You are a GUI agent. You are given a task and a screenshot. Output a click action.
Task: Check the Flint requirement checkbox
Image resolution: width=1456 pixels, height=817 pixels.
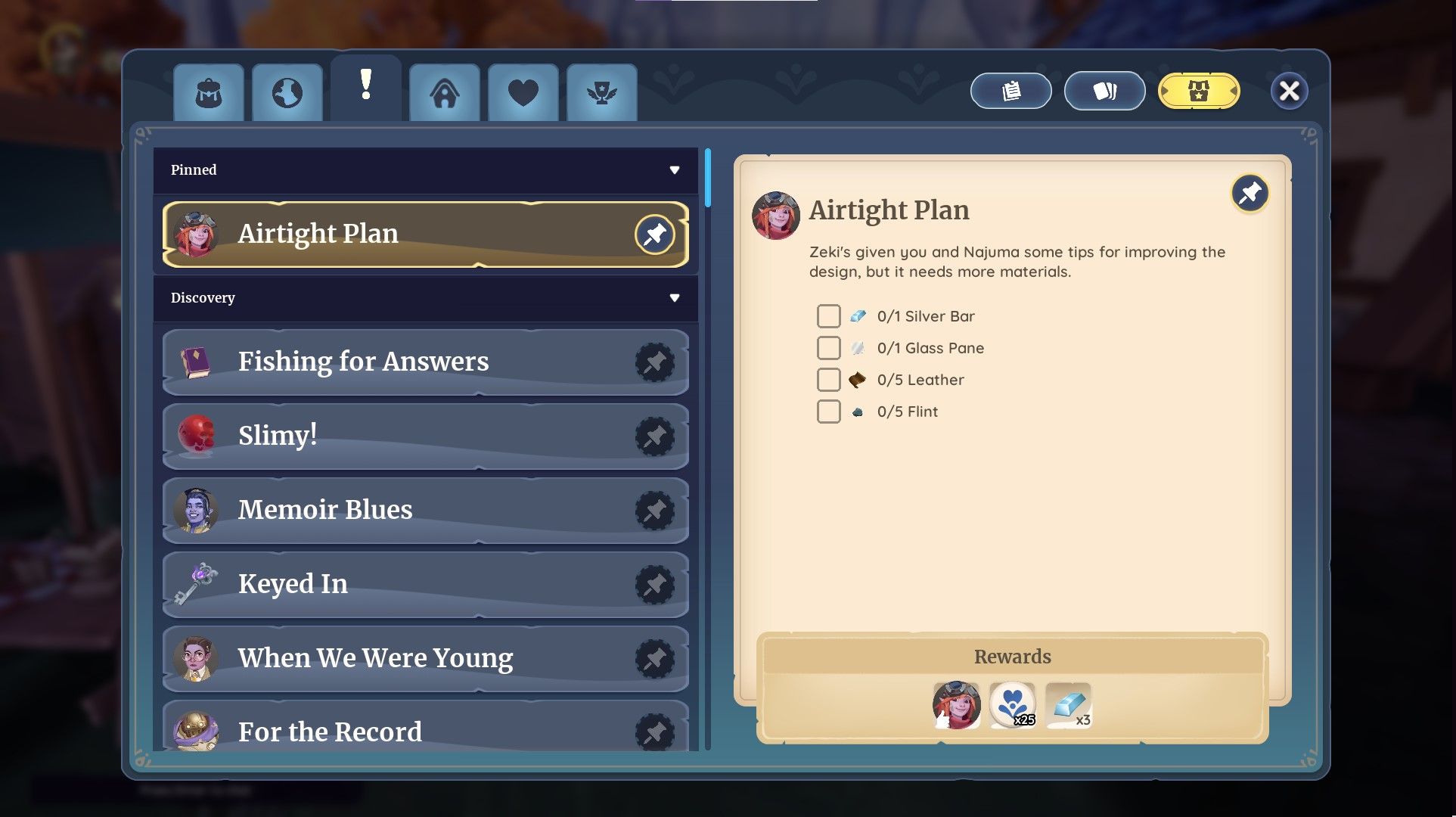point(828,412)
